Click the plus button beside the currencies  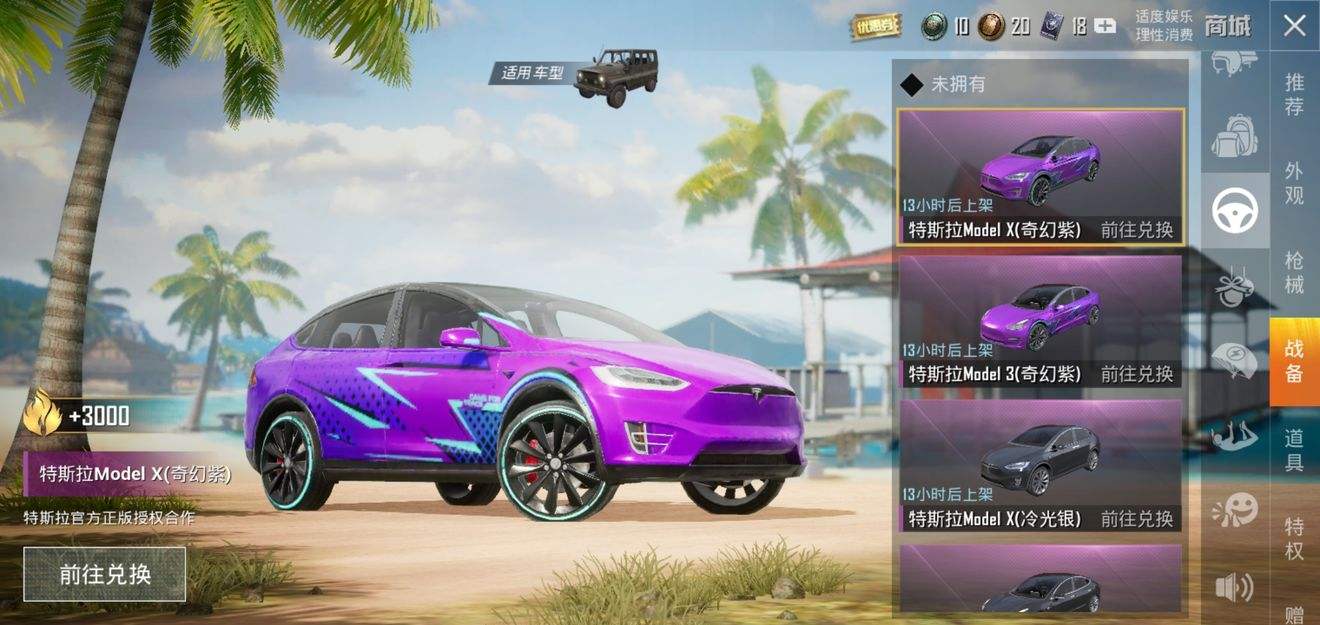point(1105,26)
